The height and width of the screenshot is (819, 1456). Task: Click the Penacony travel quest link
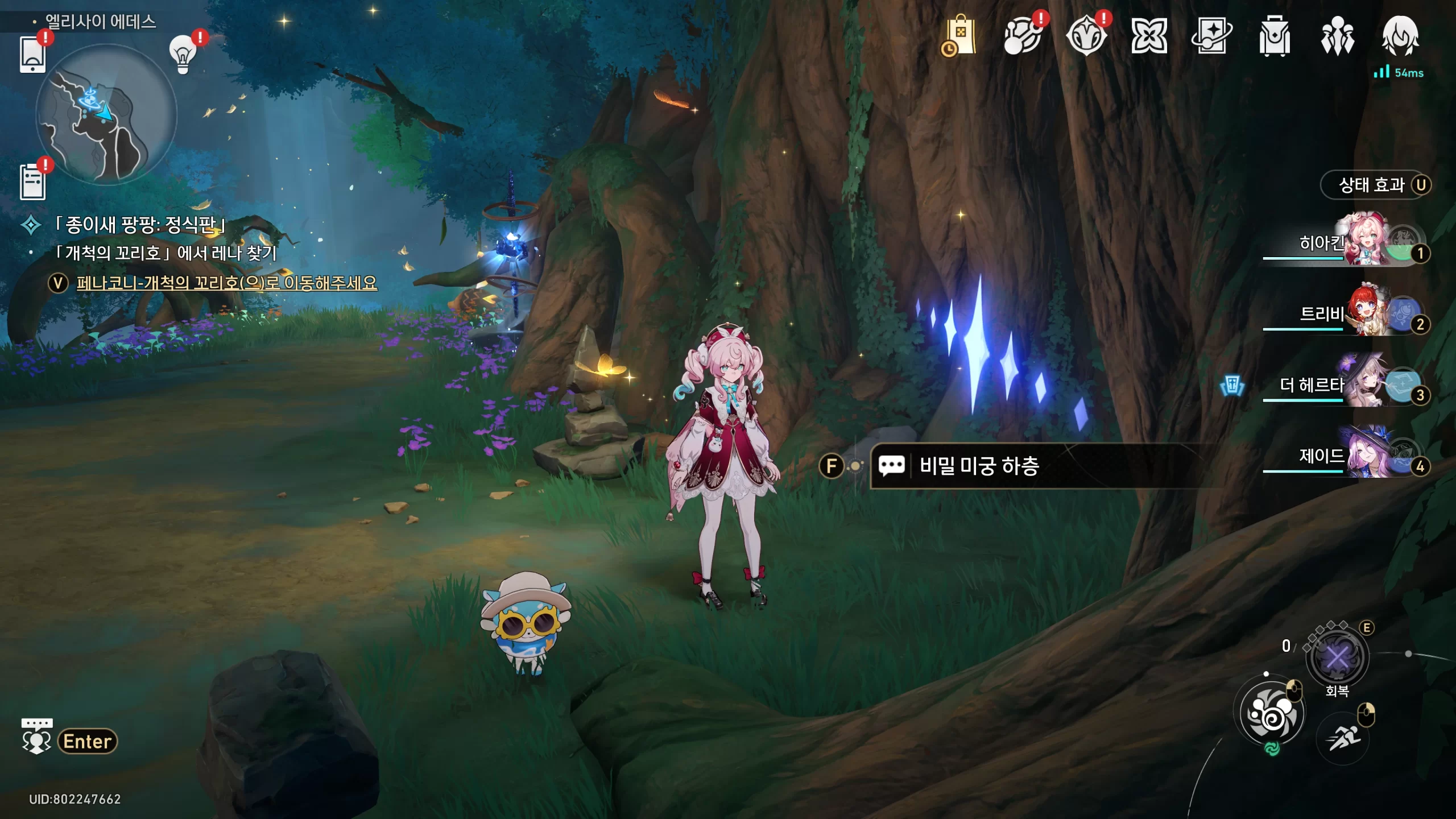pyautogui.click(x=226, y=283)
